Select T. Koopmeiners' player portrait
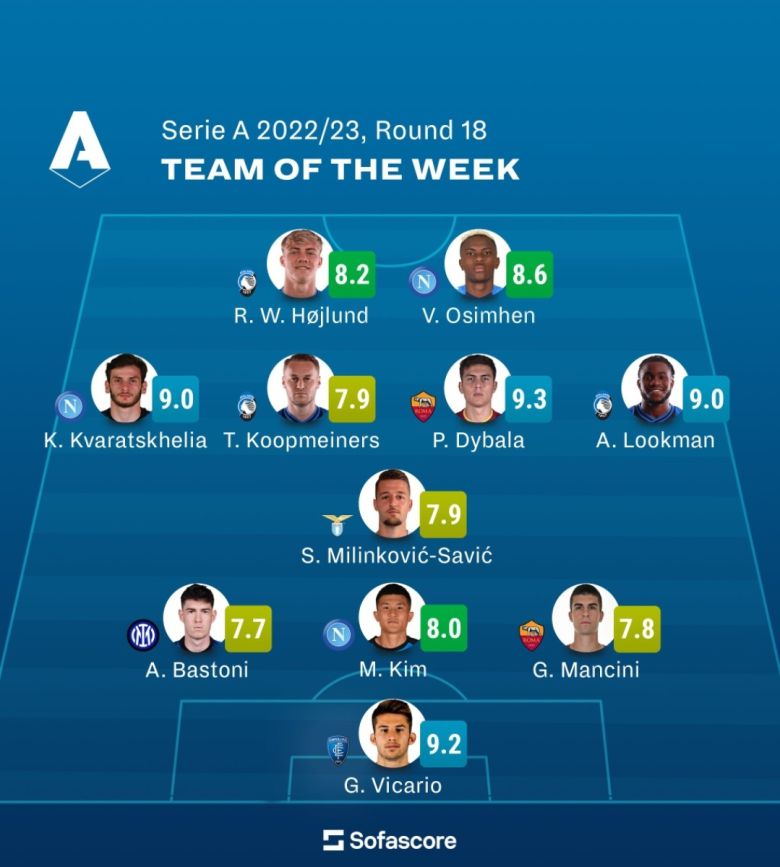 tap(301, 389)
